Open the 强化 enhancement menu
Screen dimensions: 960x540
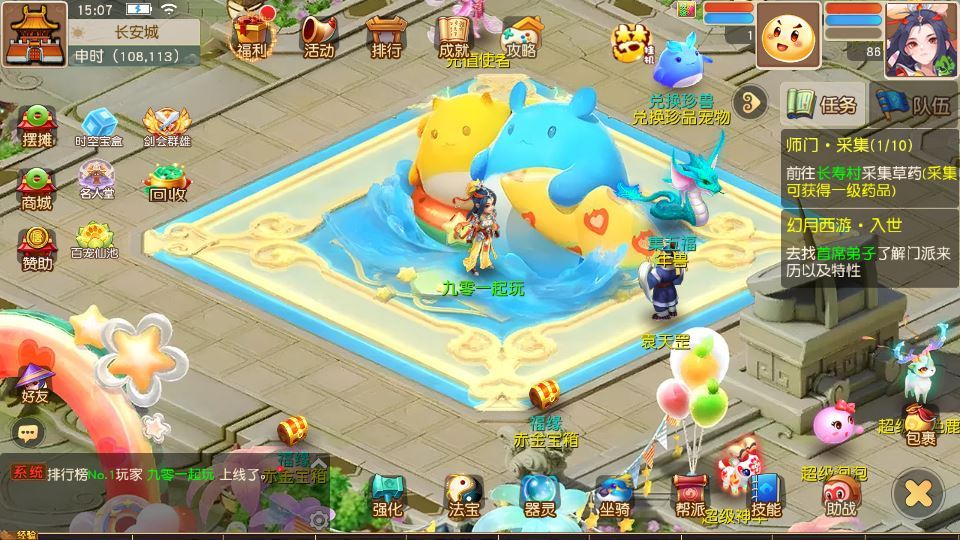[387, 495]
